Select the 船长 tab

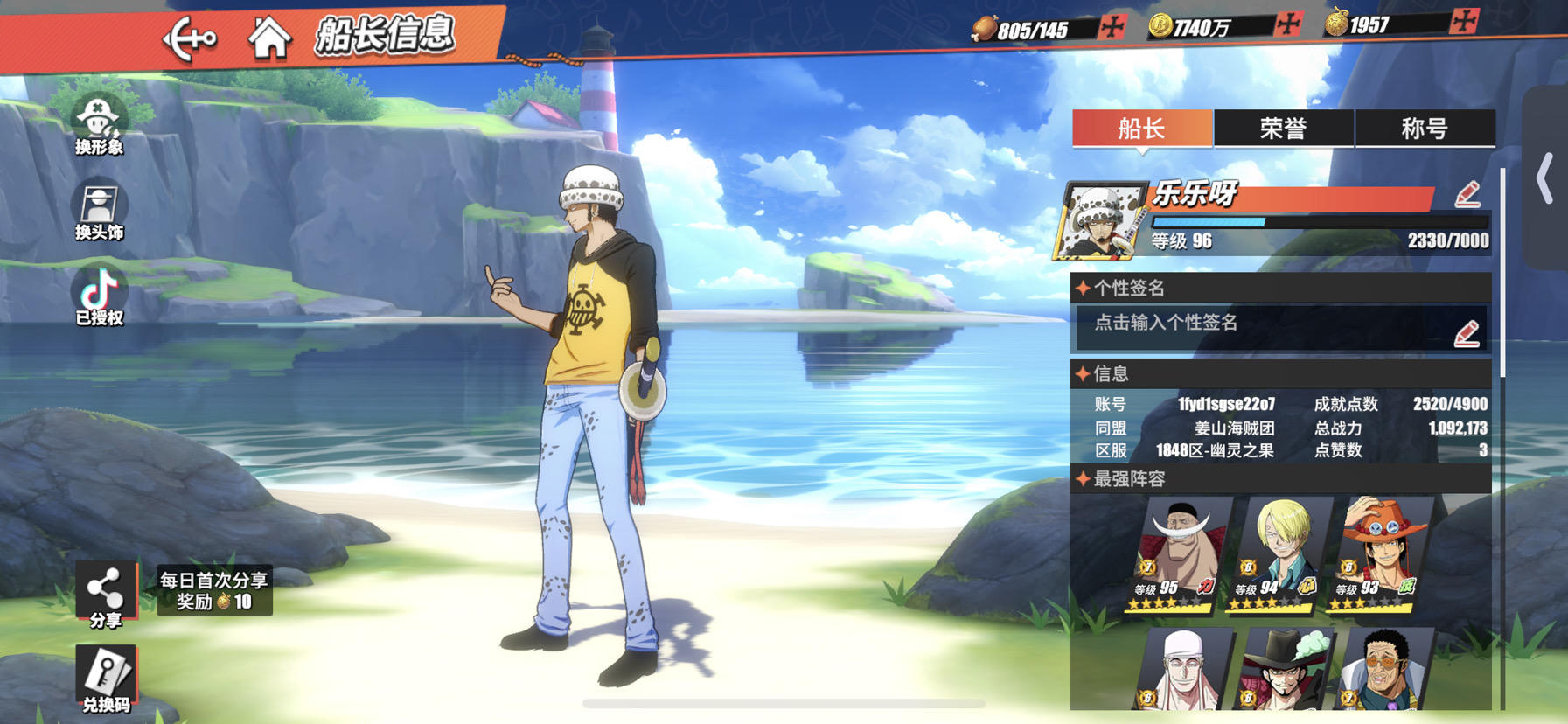click(x=1142, y=129)
